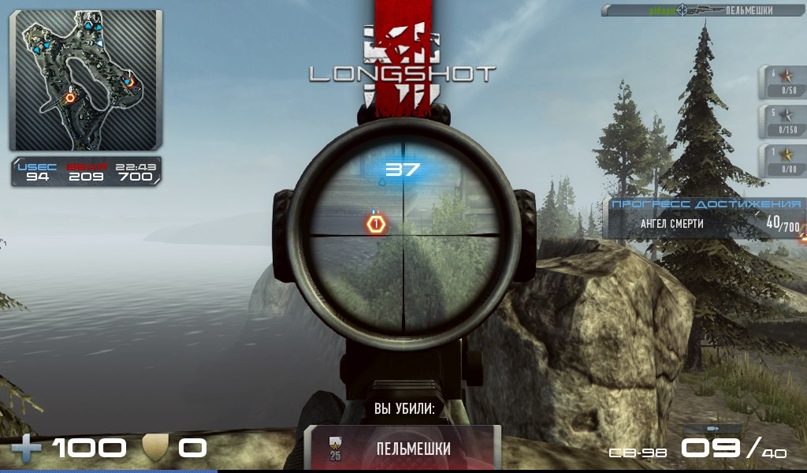Open the minimap in the corner
Screen dimensions: 807x473
click(x=85, y=80)
